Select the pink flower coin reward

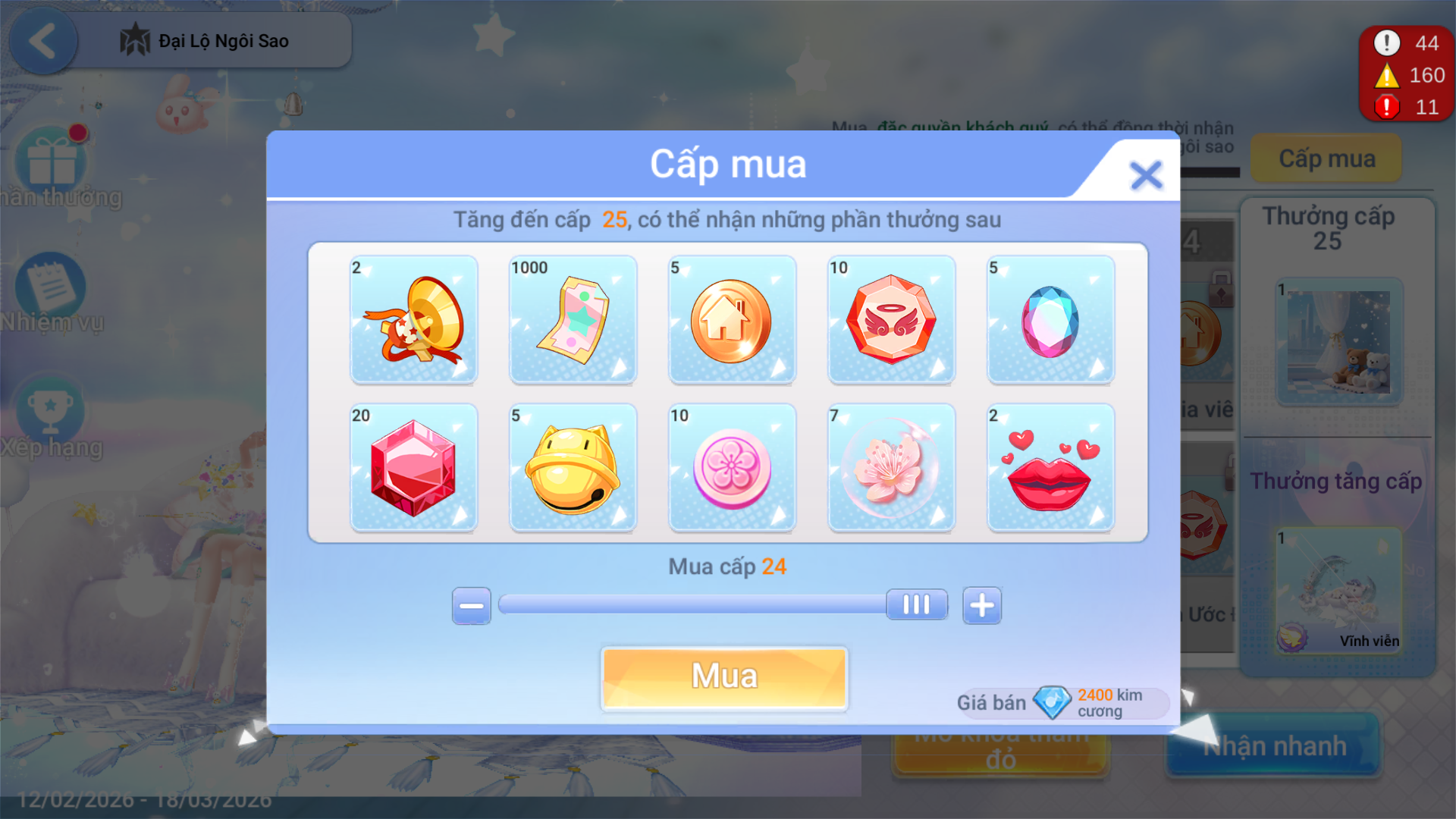(x=732, y=467)
